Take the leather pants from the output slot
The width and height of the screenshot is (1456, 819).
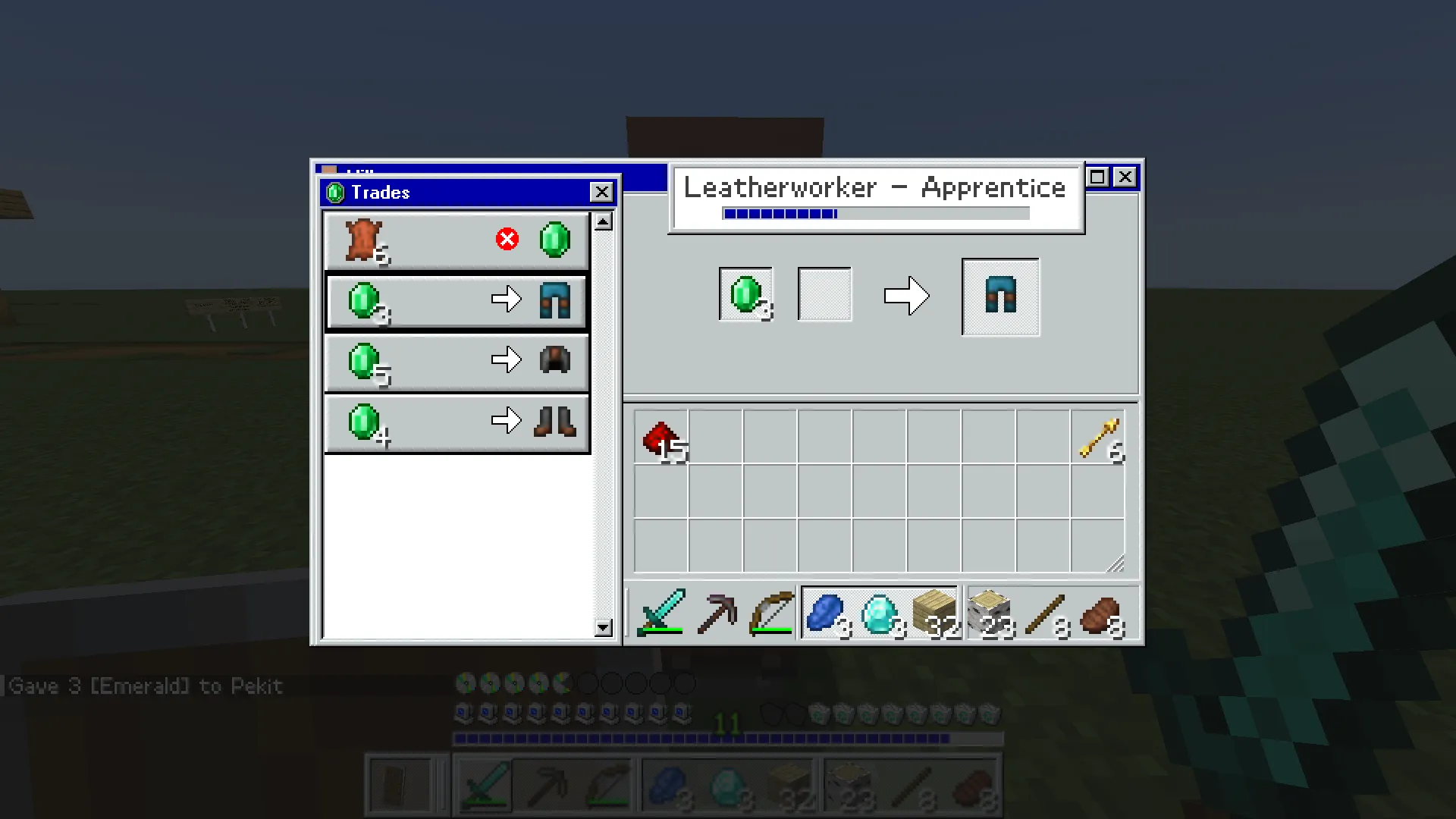[x=999, y=296]
